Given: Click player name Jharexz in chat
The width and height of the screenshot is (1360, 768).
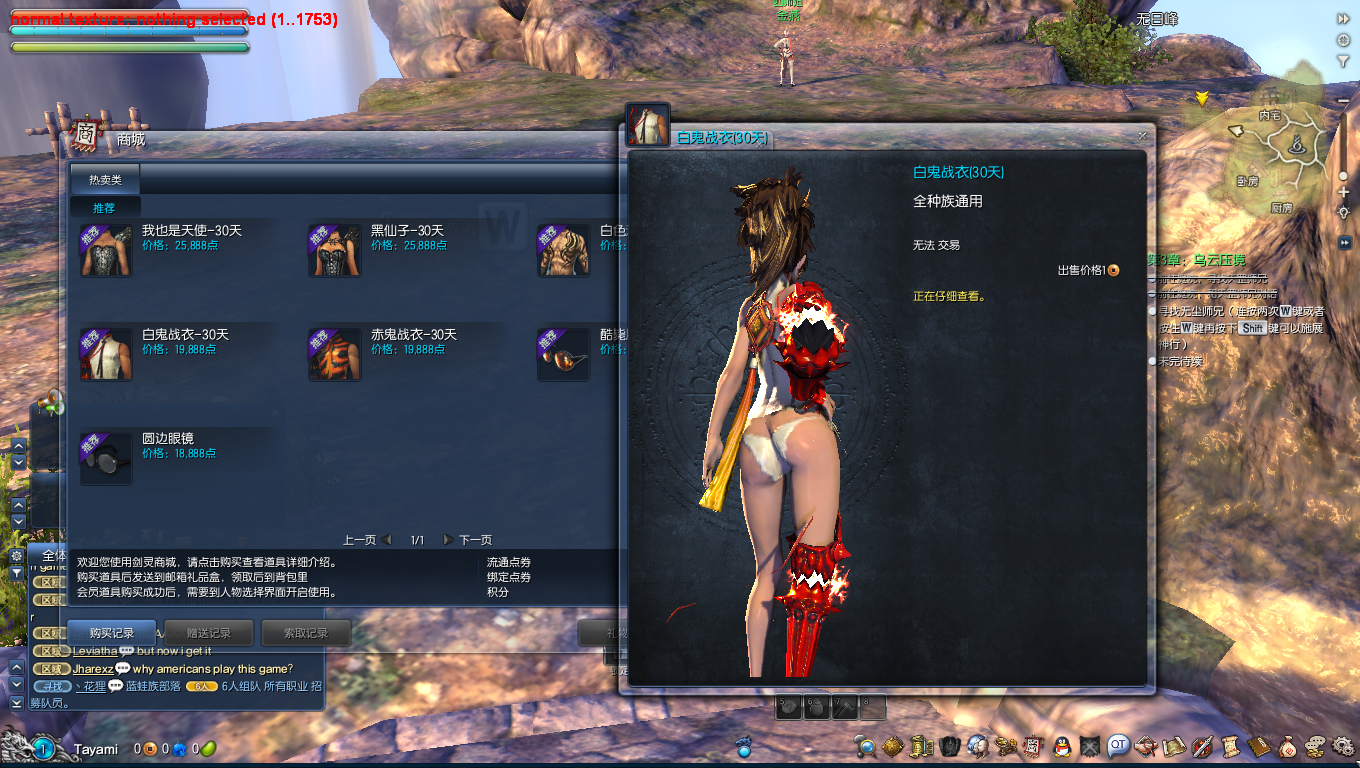Looking at the screenshot, I should tap(93, 669).
